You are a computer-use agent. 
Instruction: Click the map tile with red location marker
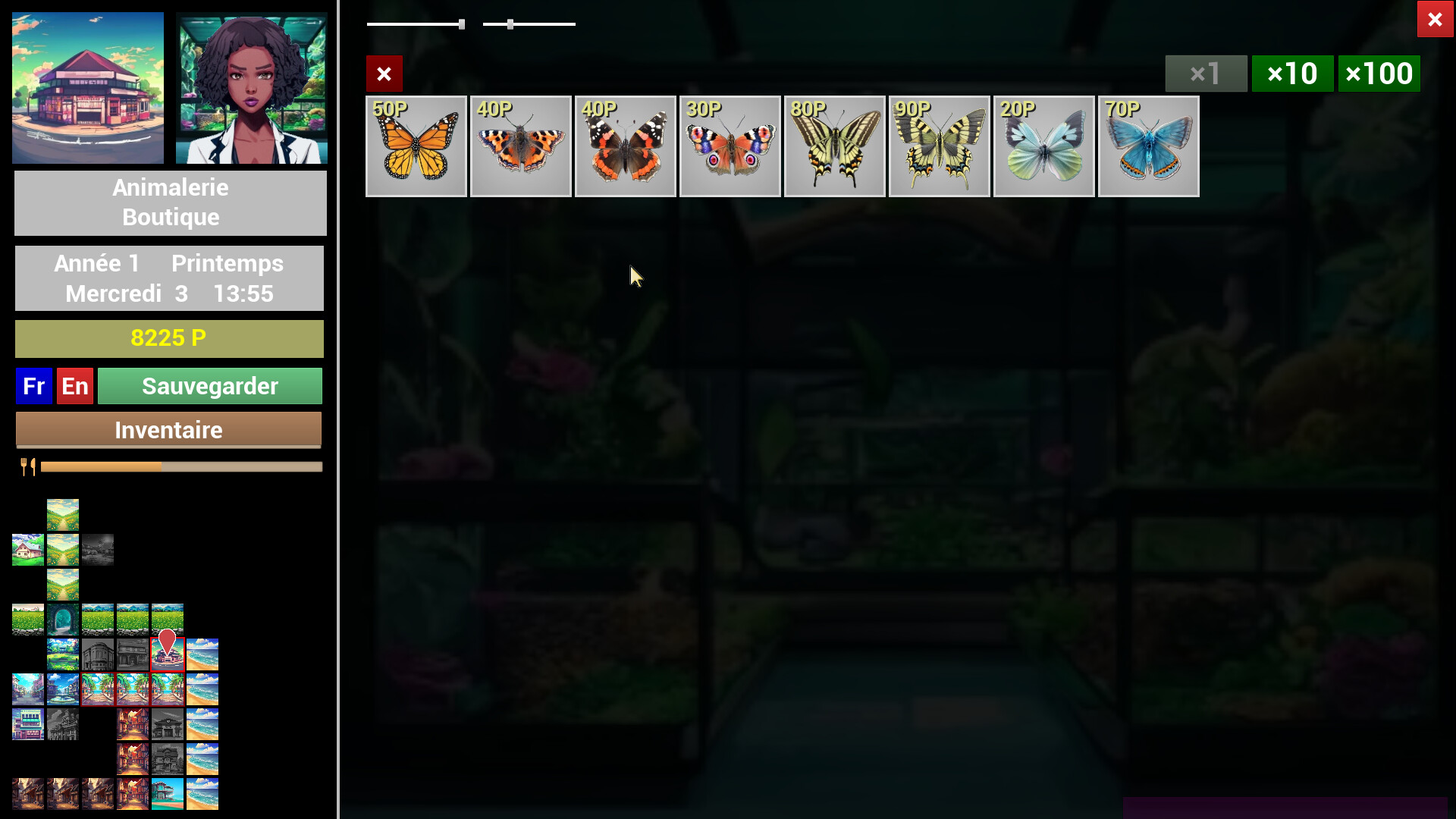[x=168, y=654]
